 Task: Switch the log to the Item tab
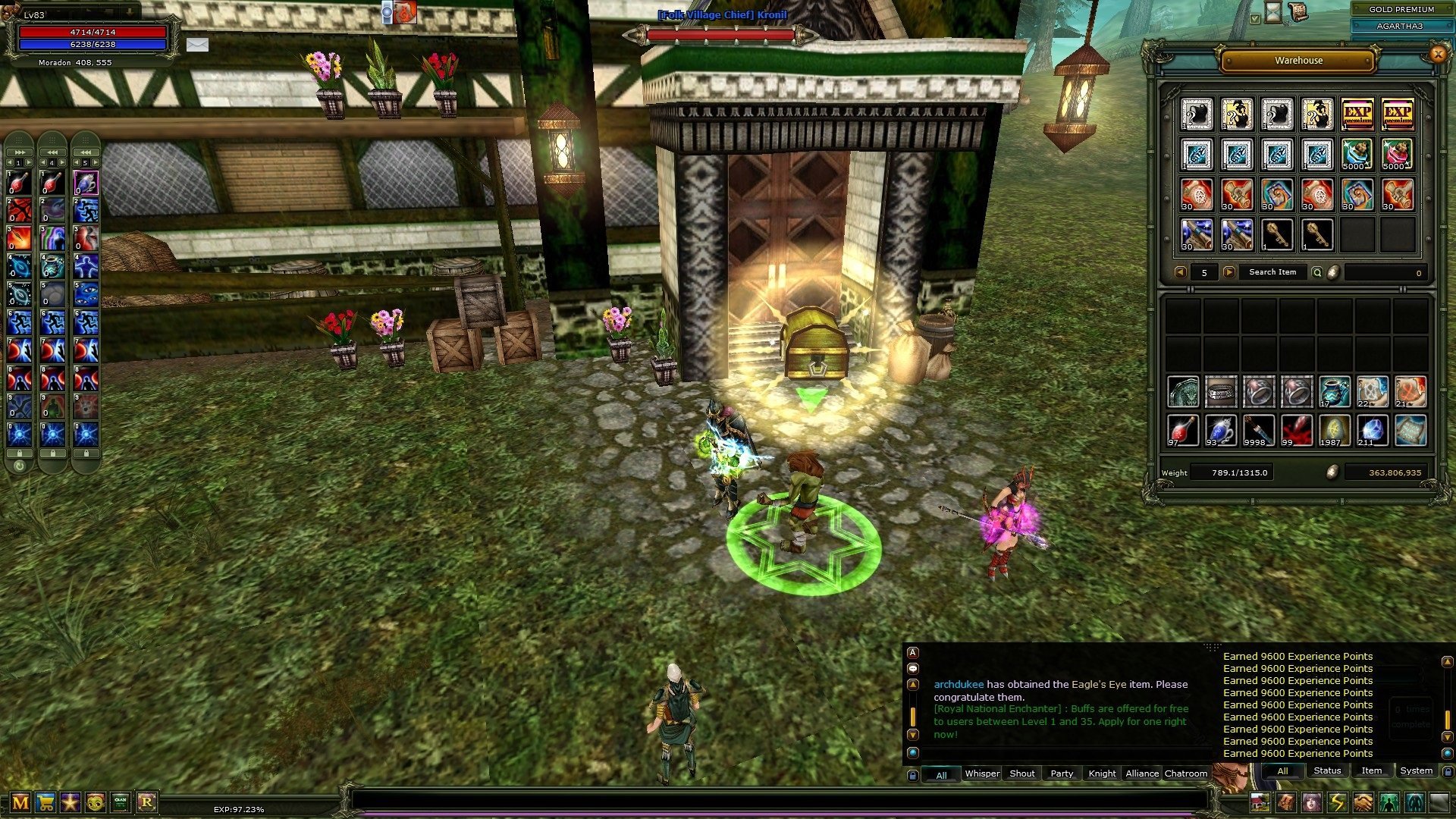click(x=1371, y=770)
